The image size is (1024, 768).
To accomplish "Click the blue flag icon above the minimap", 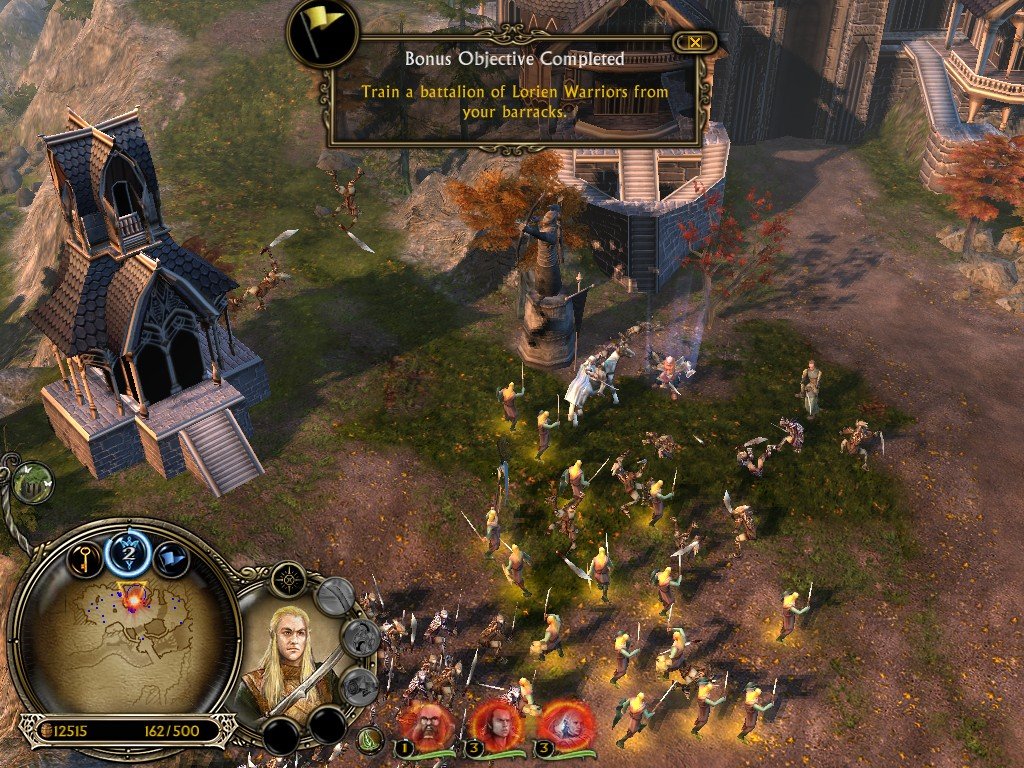I will pyautogui.click(x=171, y=559).
